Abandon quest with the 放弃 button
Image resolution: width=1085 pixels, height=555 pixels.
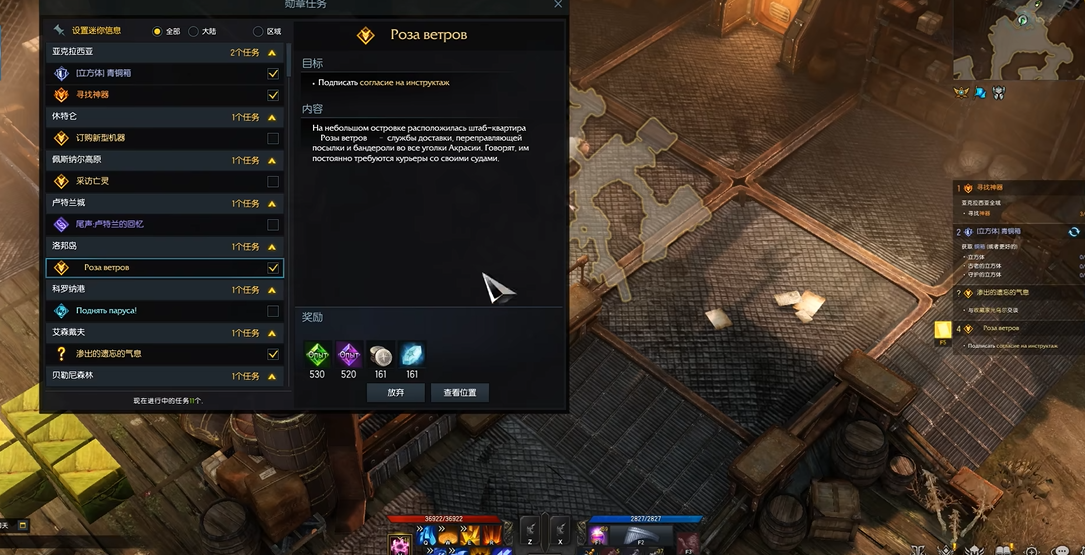pos(396,393)
